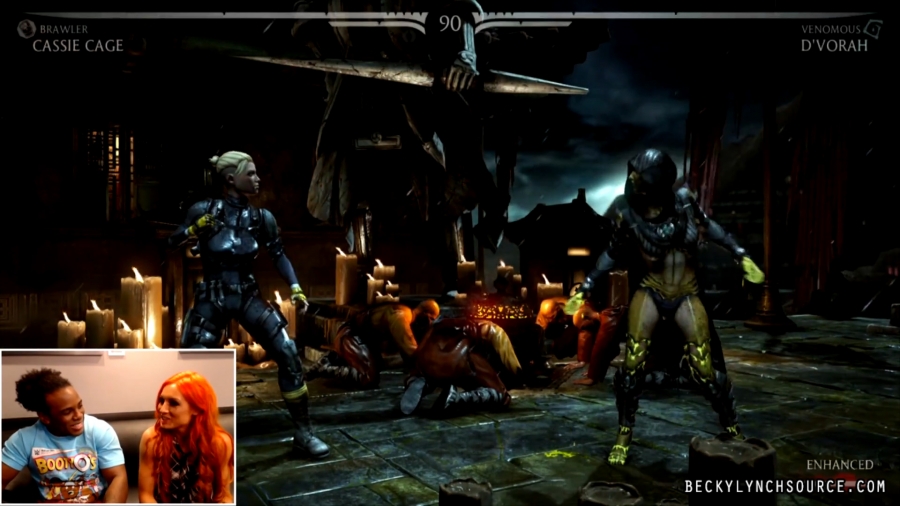Open the BECKYLYNCHSOURCE.COM watermark link
Screen dimensions: 900x506
coord(785,486)
